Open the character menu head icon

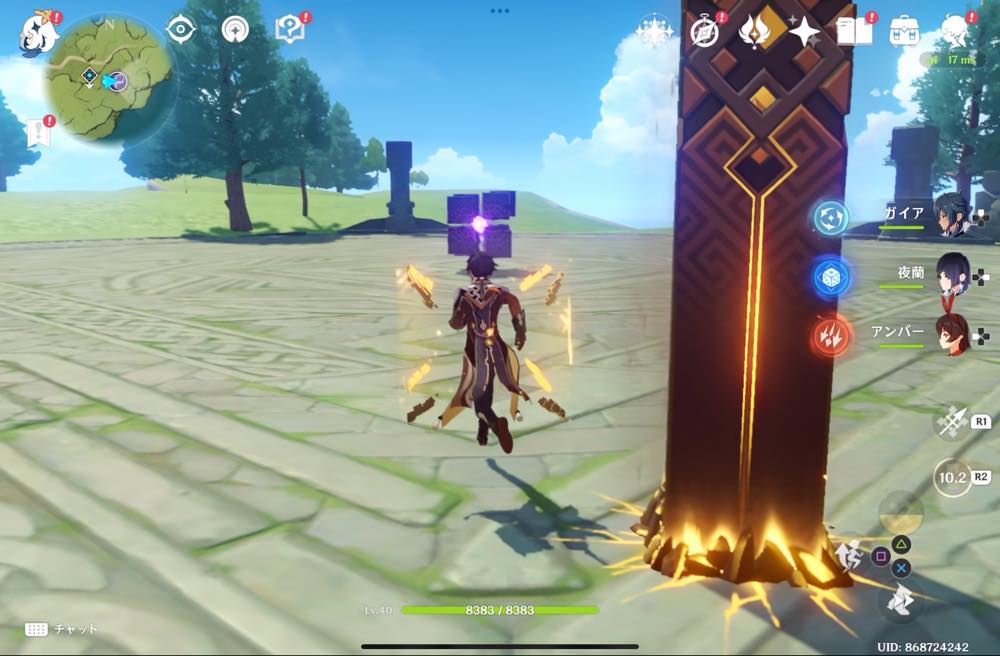[957, 32]
